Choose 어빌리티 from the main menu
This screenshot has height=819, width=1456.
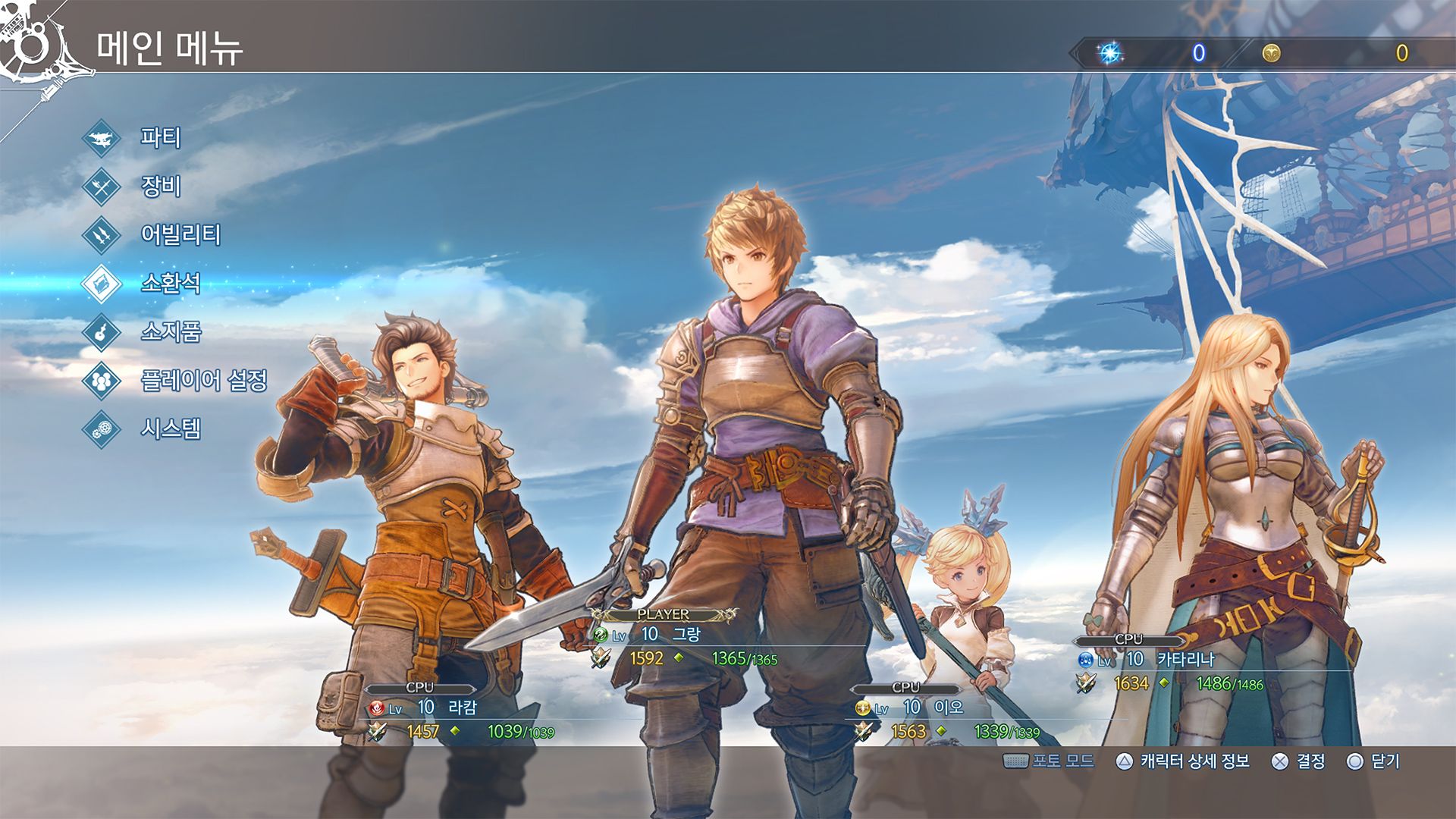tap(180, 235)
